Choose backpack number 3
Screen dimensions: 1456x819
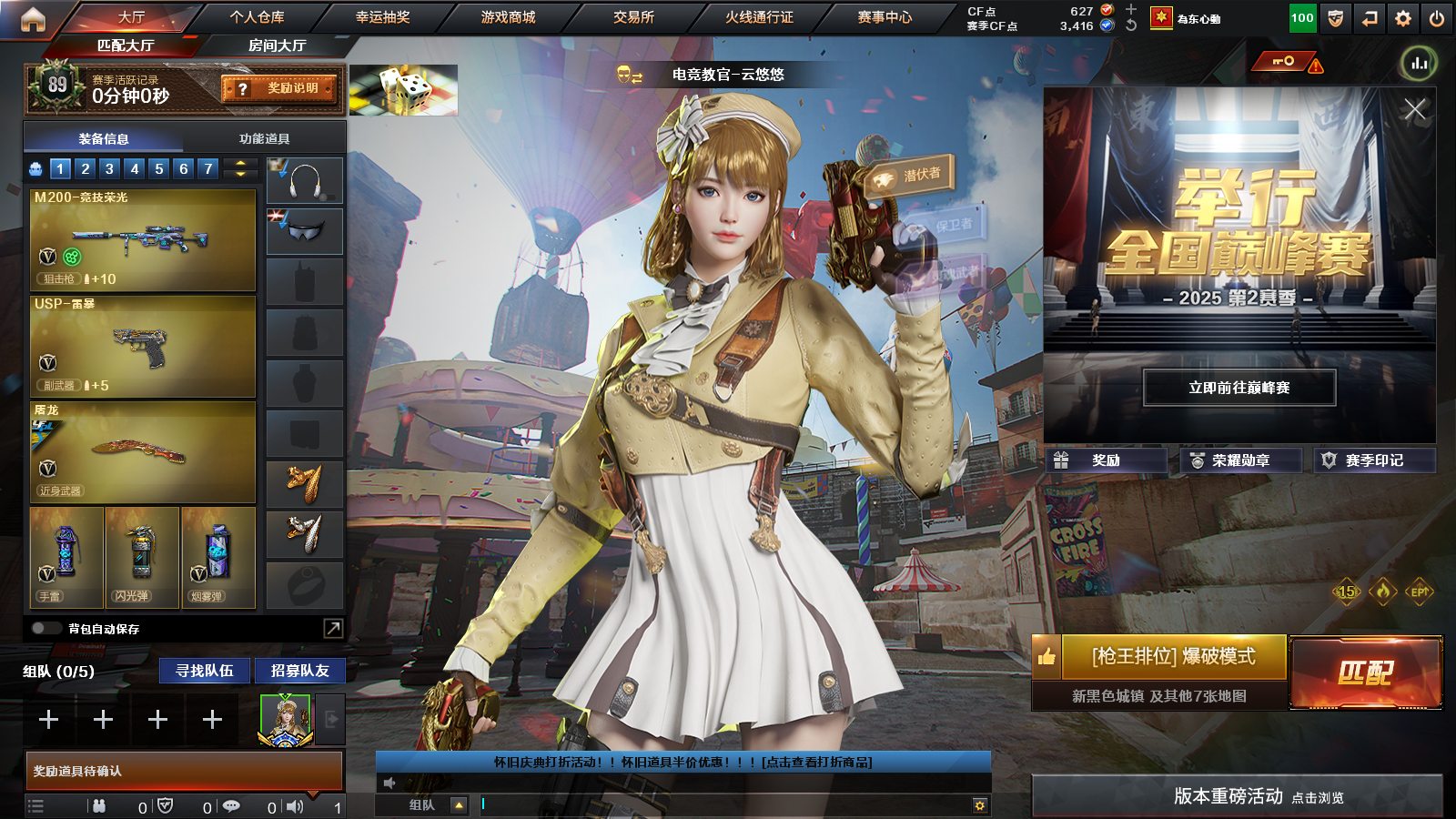coord(109,168)
